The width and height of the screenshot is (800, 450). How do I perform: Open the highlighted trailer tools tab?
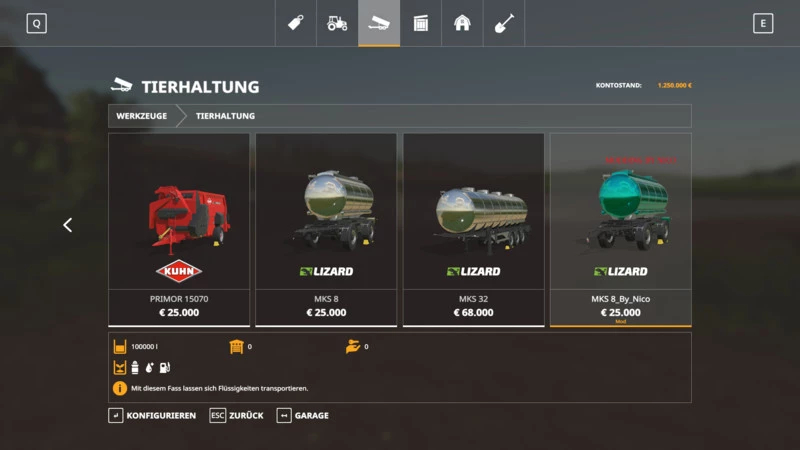click(379, 23)
